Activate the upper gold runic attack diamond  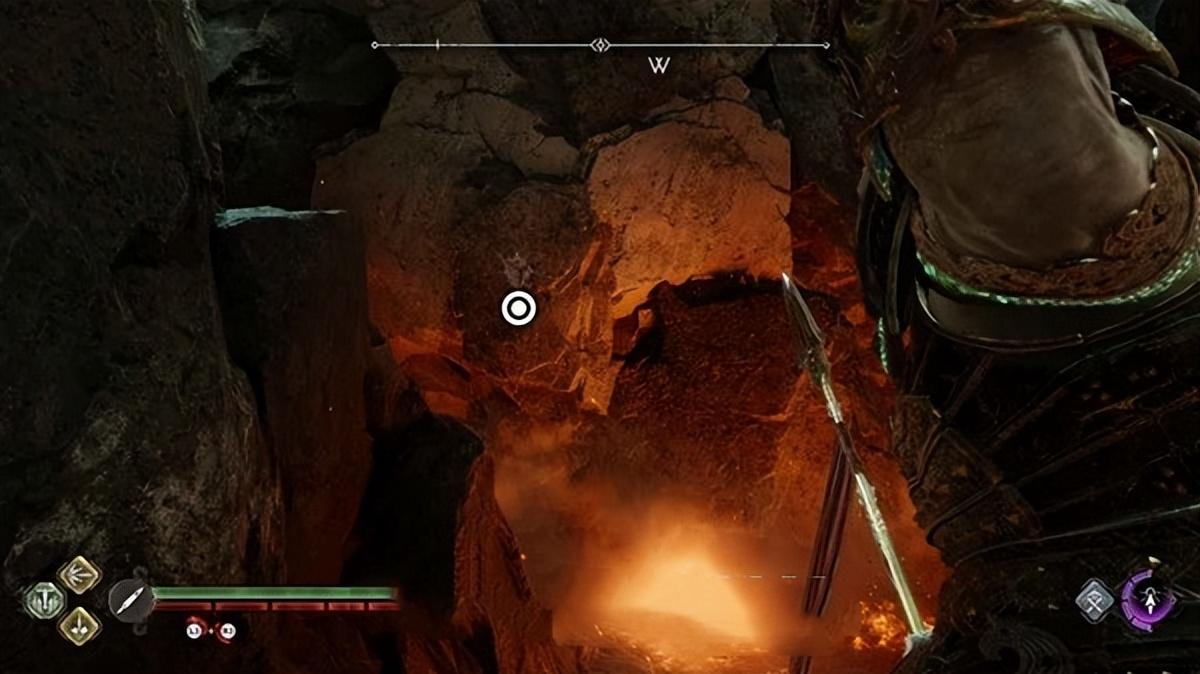[78, 575]
